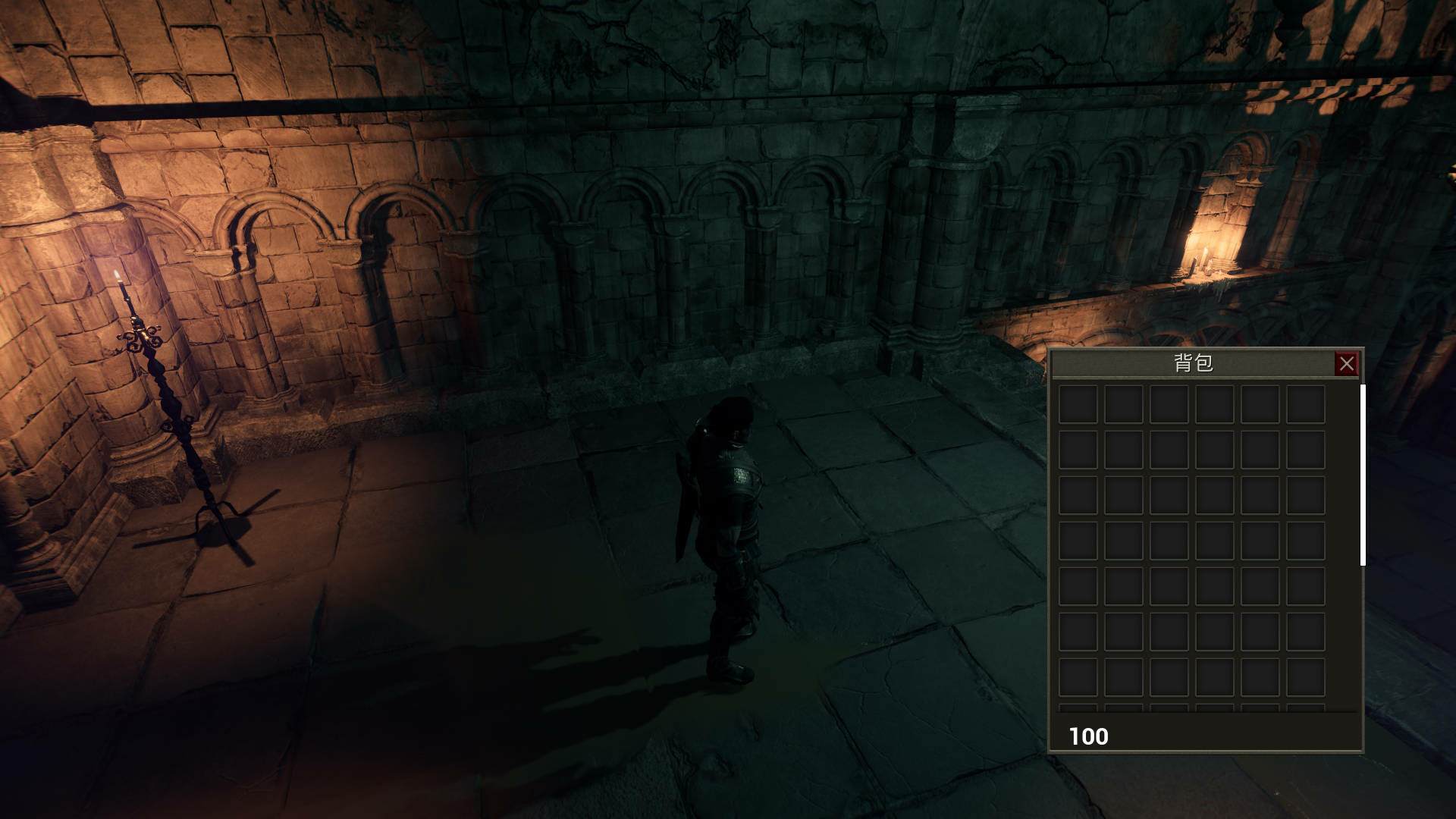Viewport: 1456px width, 819px height.
Task: Select the bottom-right visible inventory slot
Action: click(1307, 677)
